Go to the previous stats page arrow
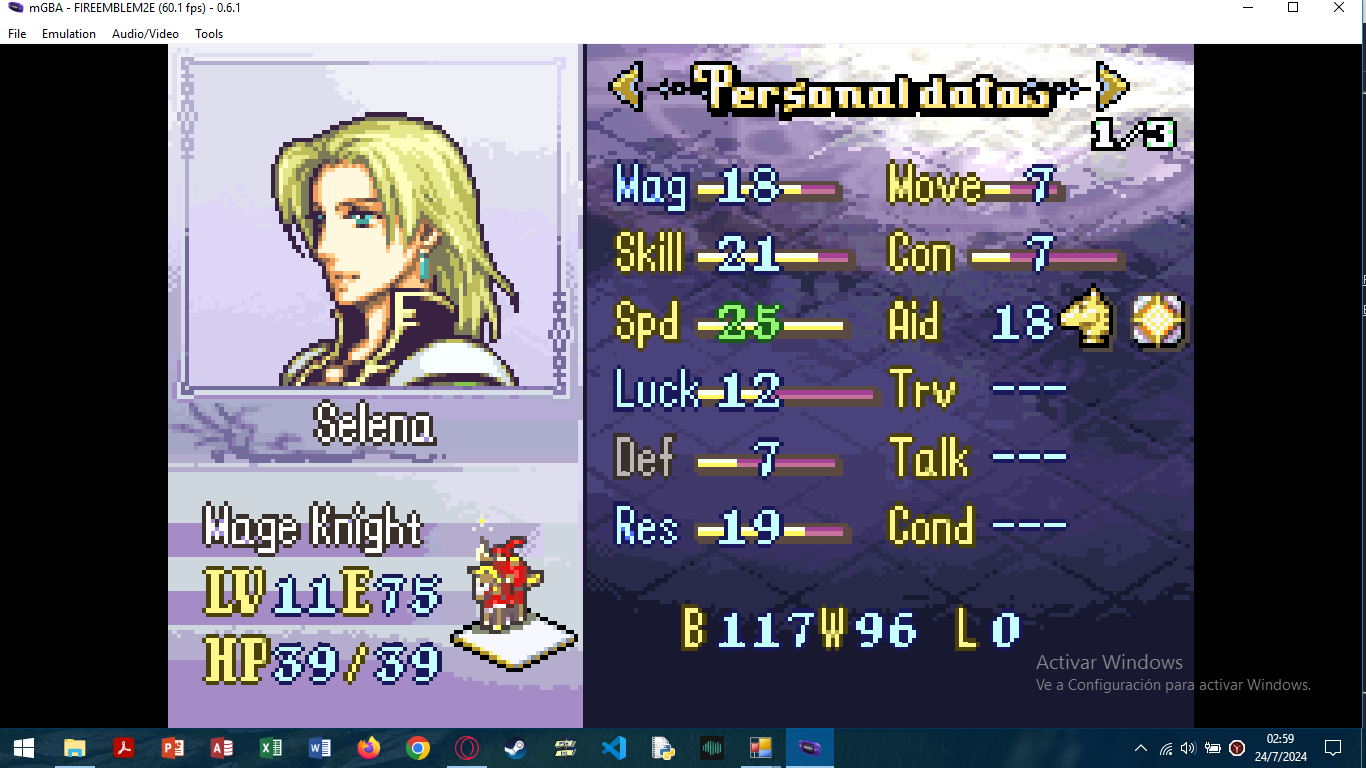The image size is (1366, 768). tap(626, 88)
